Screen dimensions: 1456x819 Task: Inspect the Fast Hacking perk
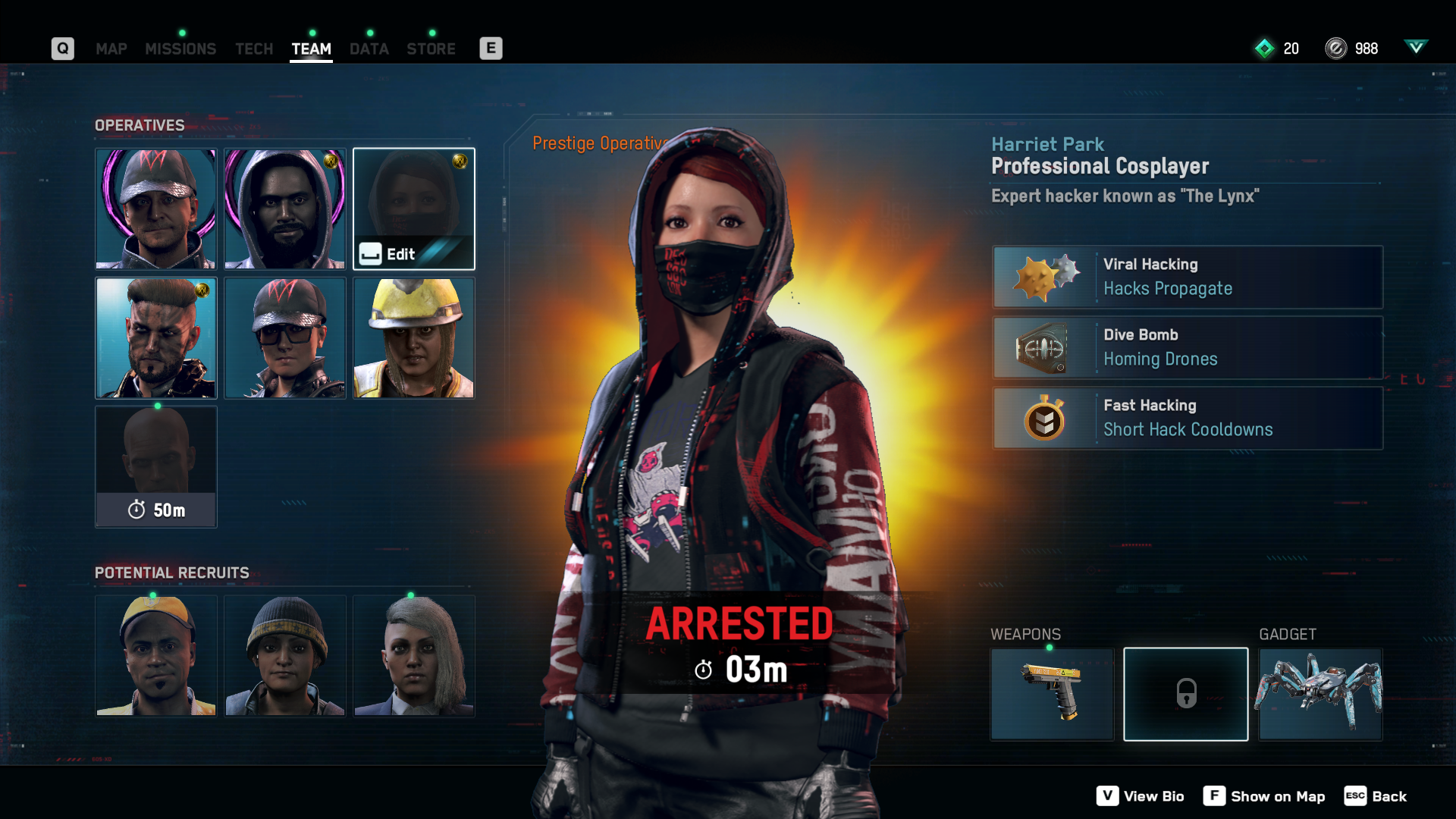click(x=1188, y=418)
